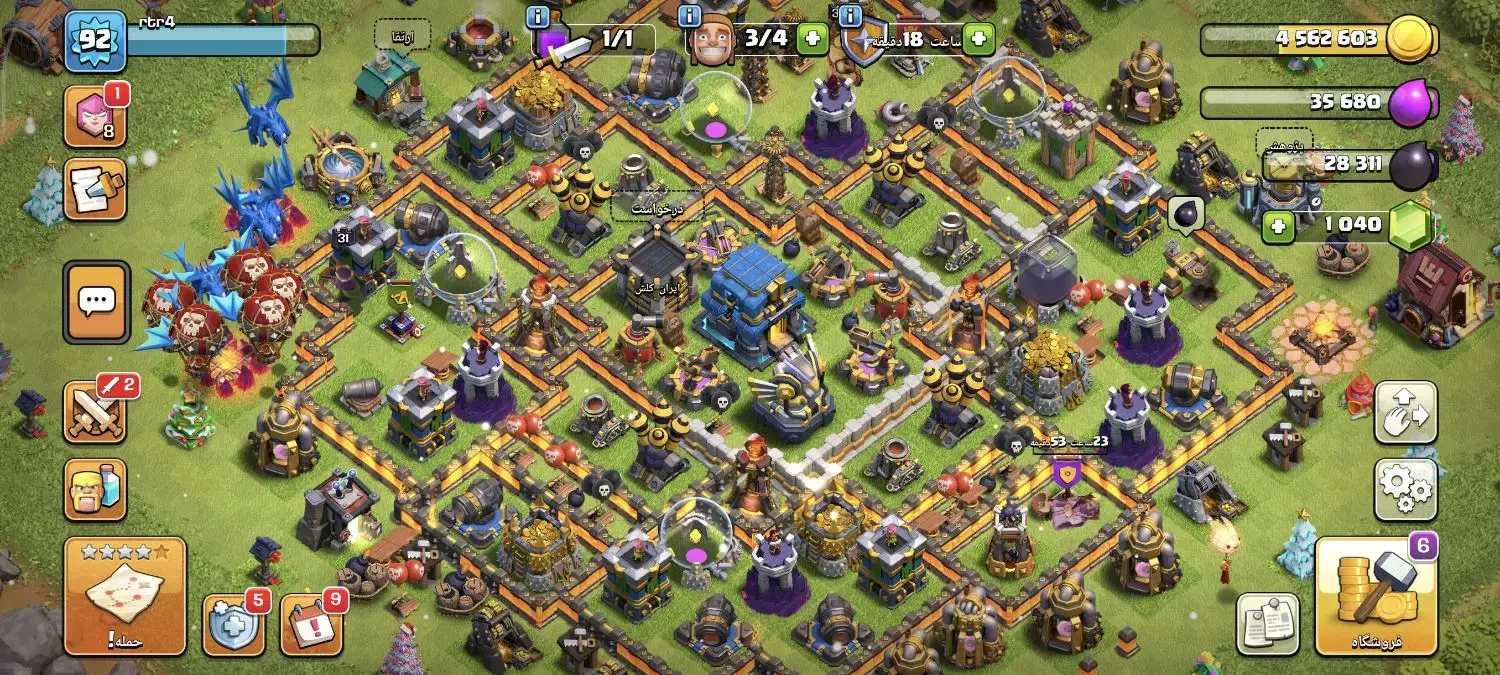Open the army training barbarian button

pos(95,490)
